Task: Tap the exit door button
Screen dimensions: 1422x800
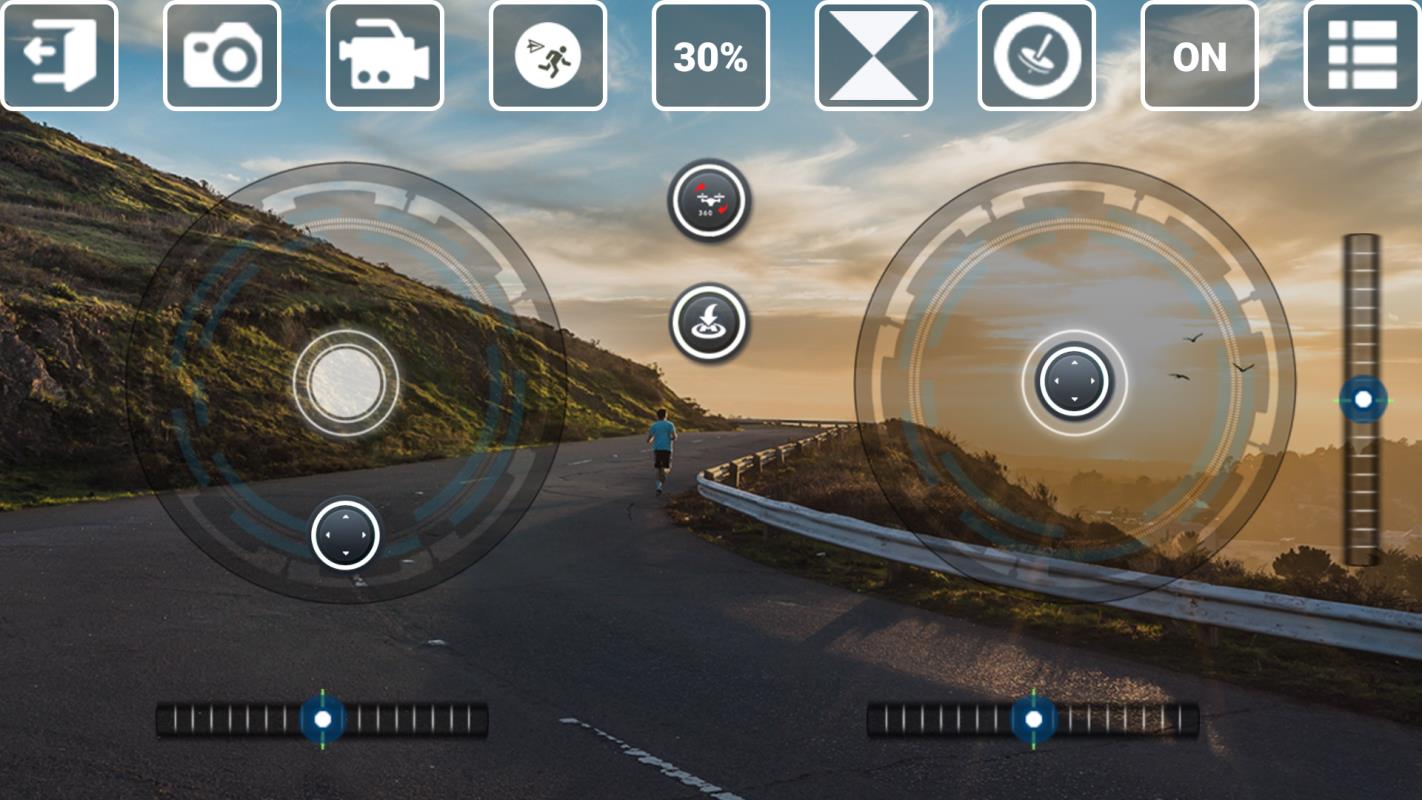Action: pos(60,56)
